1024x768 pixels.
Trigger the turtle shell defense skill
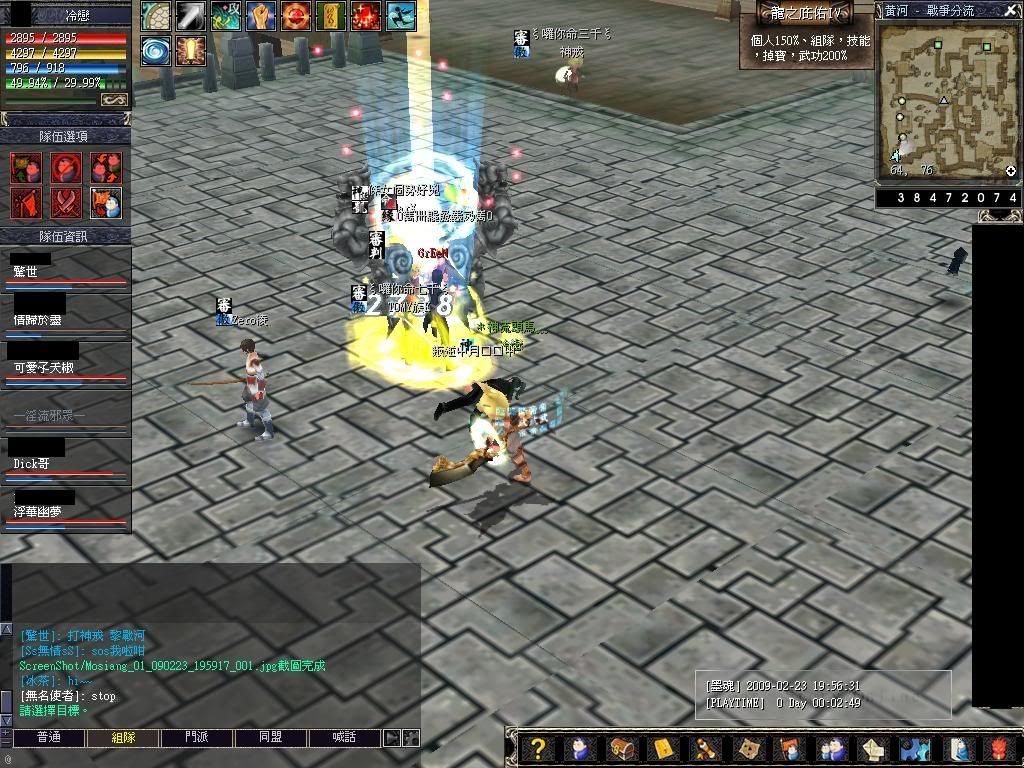[x=156, y=16]
